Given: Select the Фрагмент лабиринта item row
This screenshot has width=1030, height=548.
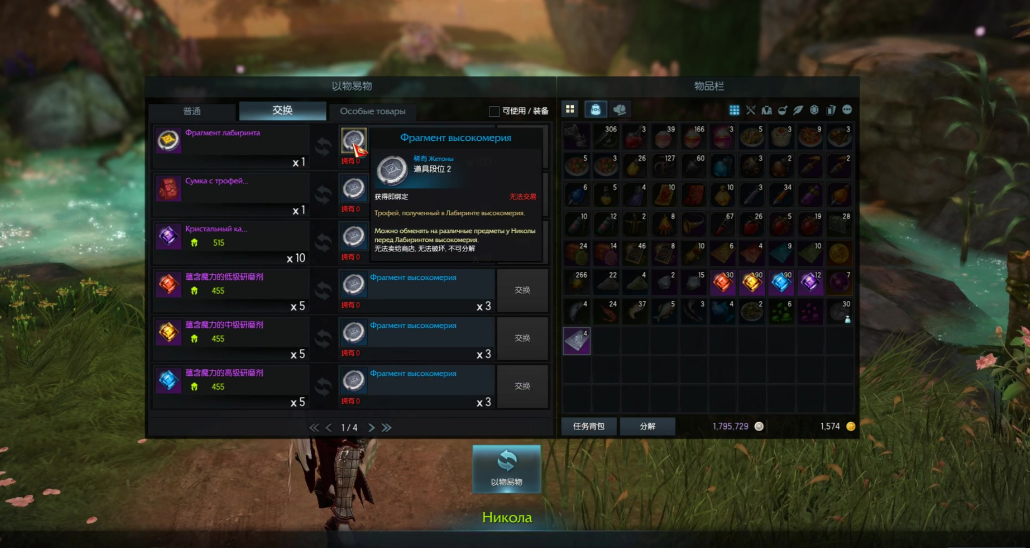Looking at the screenshot, I should tap(230, 148).
